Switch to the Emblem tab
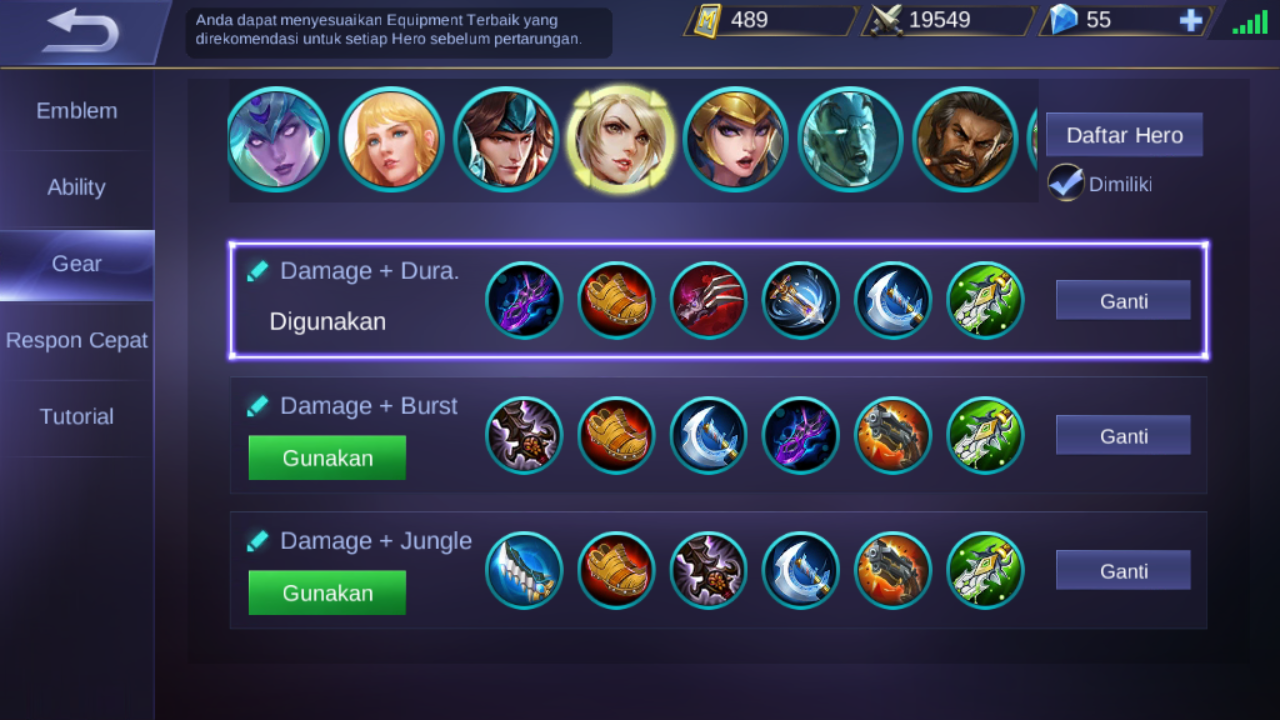The image size is (1280, 720). pos(77,110)
